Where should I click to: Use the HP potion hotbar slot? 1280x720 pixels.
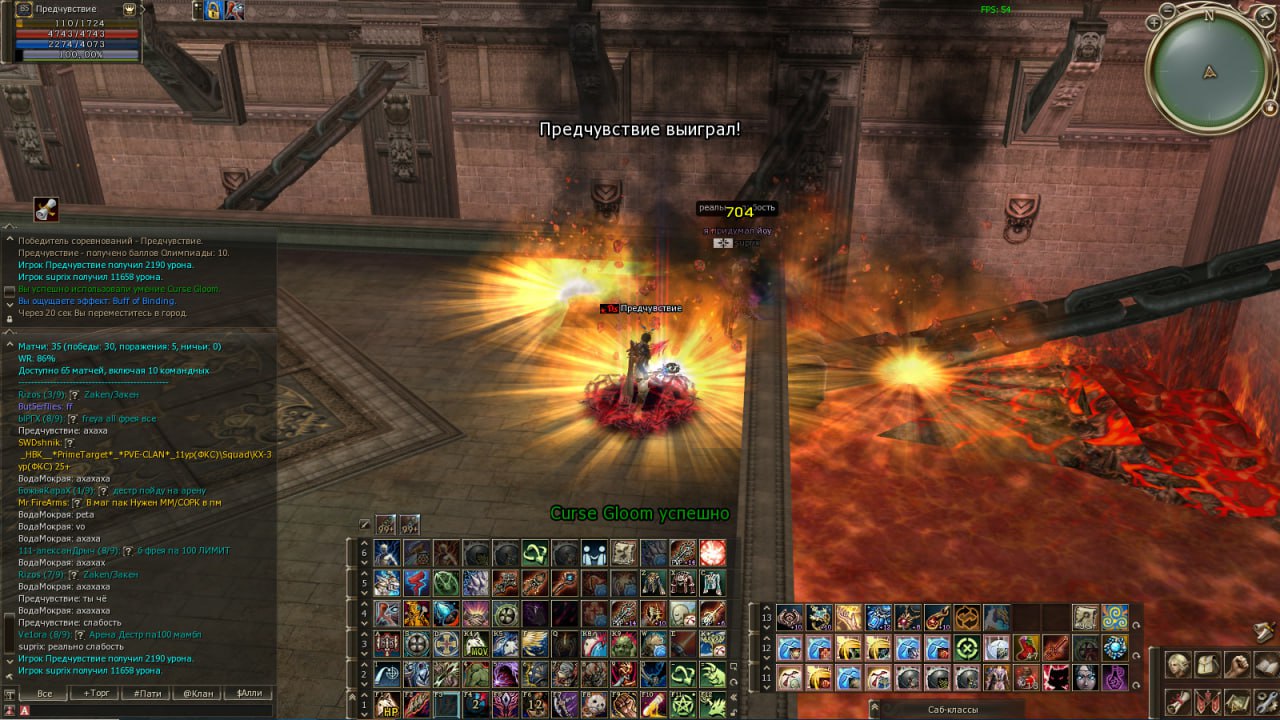point(386,705)
